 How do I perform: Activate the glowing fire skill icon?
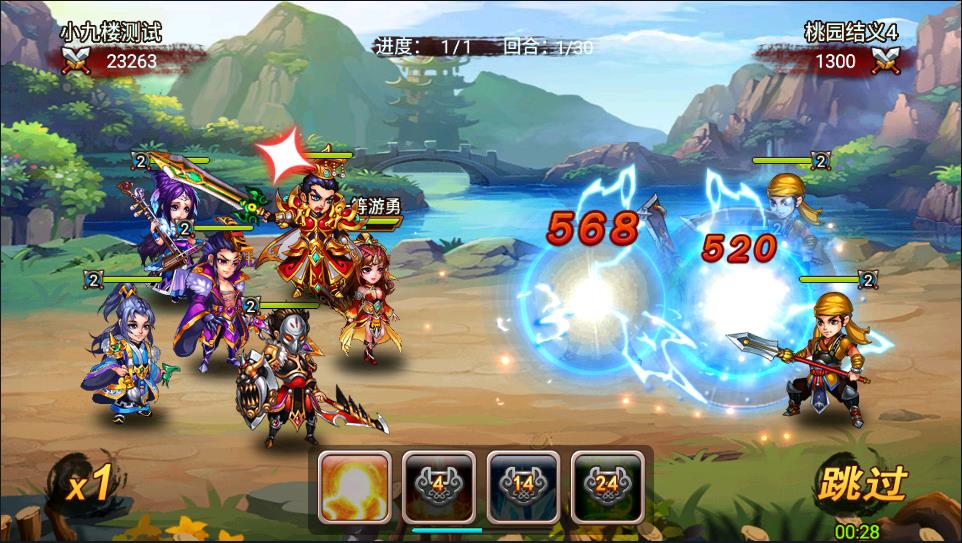[354, 487]
